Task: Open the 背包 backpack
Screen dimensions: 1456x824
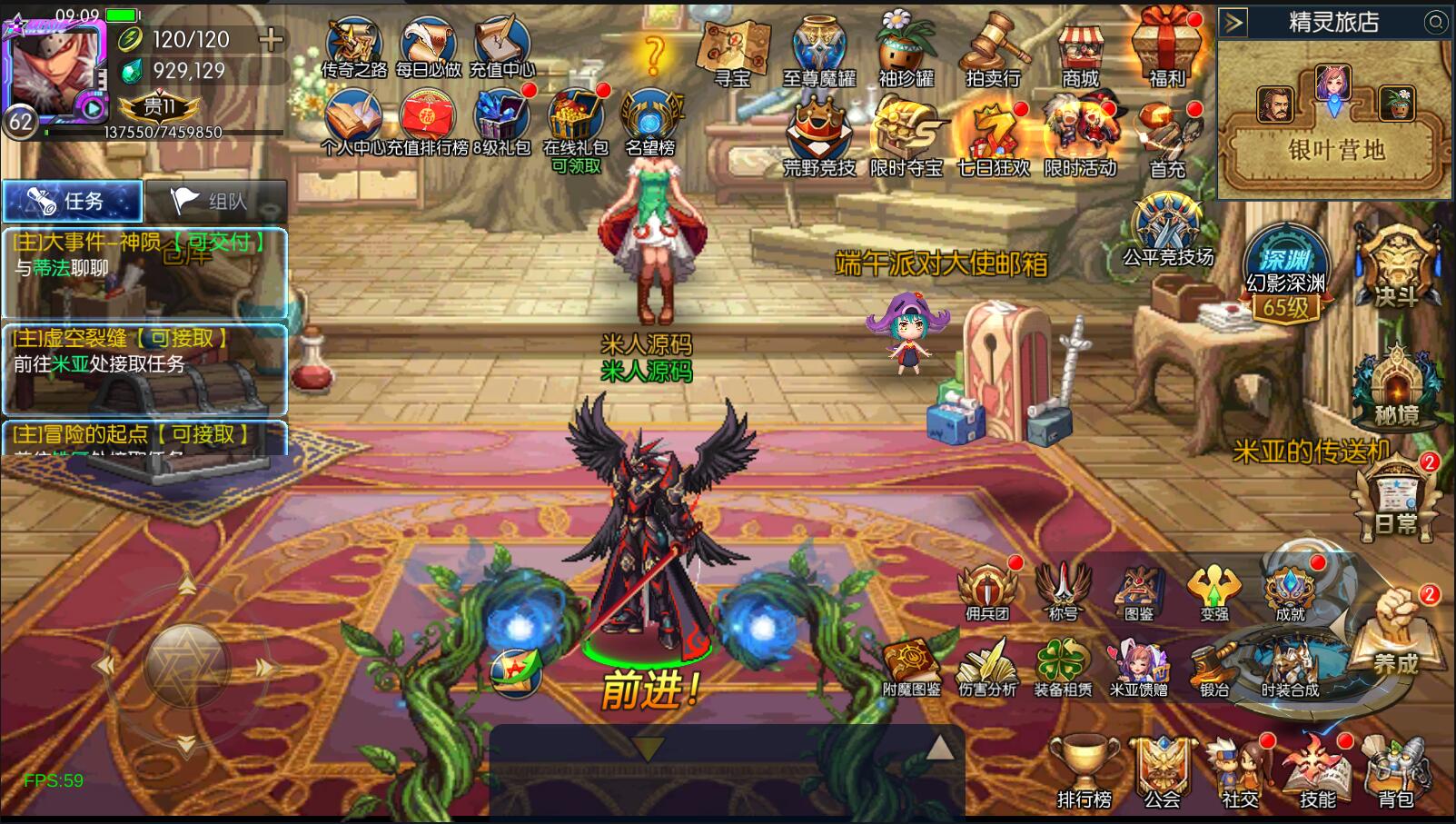Action: coord(1396,772)
